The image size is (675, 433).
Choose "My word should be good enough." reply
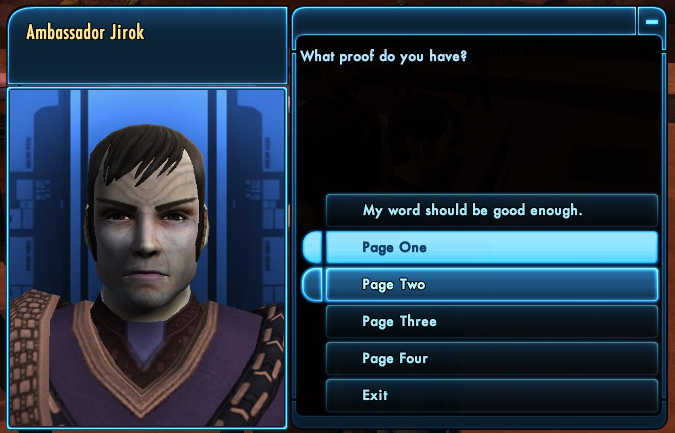click(x=491, y=211)
